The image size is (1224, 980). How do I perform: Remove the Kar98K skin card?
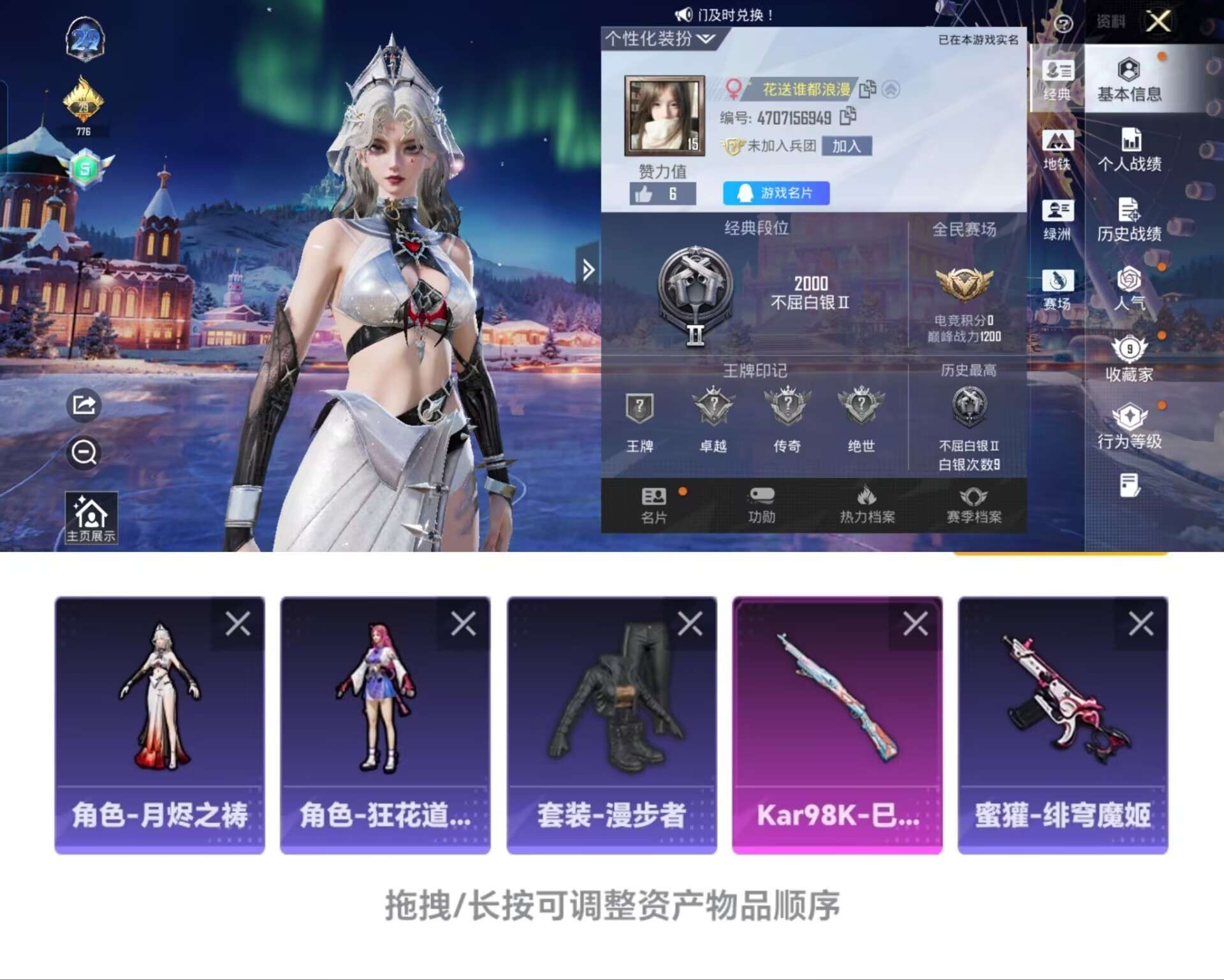click(x=915, y=624)
